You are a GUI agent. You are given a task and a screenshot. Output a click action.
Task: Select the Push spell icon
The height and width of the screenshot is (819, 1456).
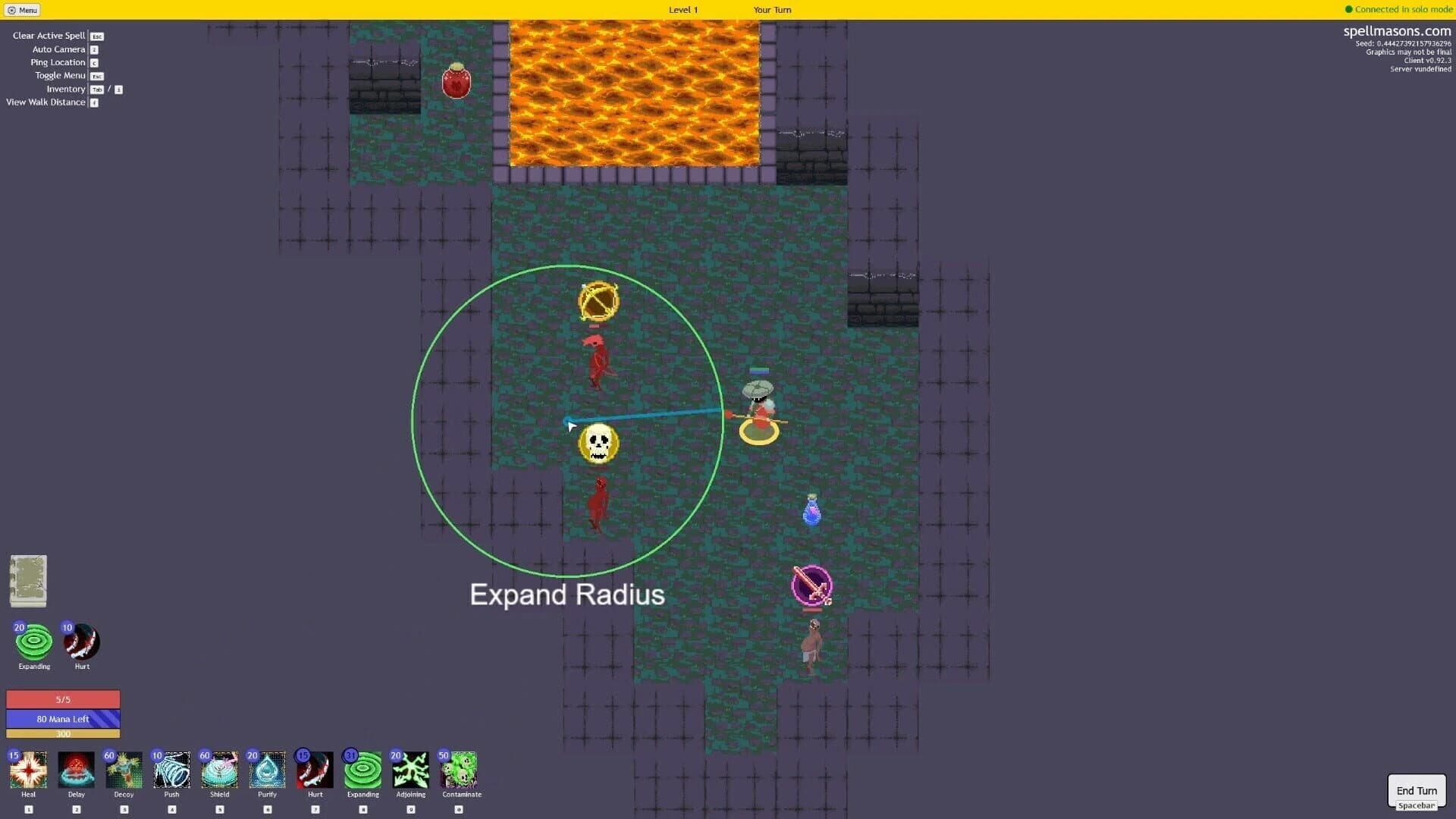coord(171,770)
